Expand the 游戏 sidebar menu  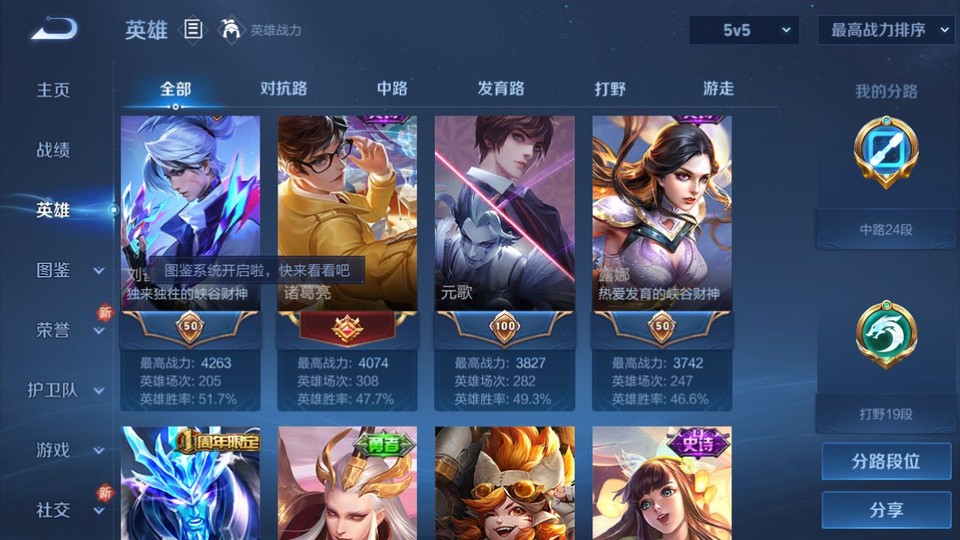68,450
